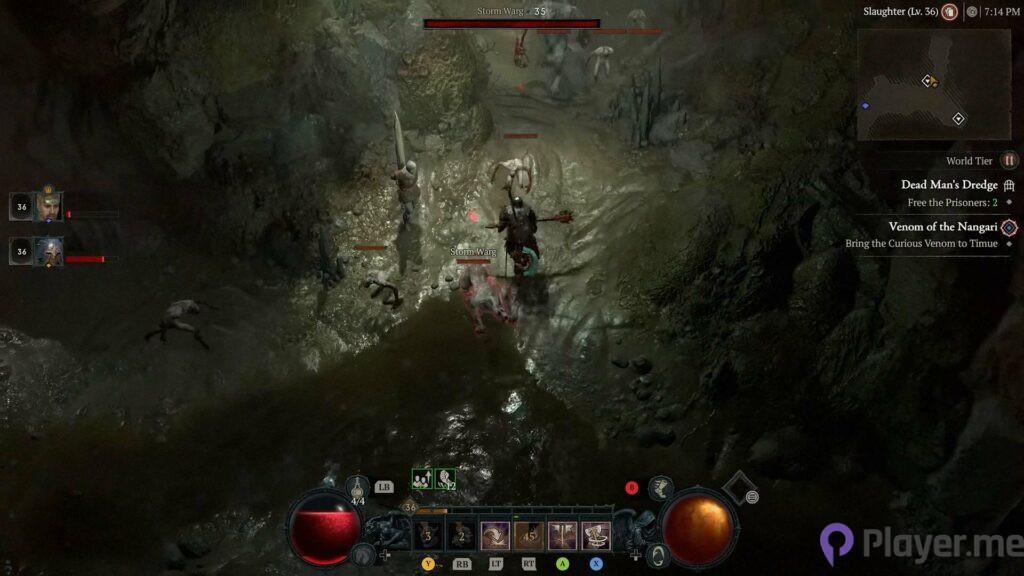Select the Dead Man's Dredge objective
The width and height of the screenshot is (1024, 576).
[949, 185]
